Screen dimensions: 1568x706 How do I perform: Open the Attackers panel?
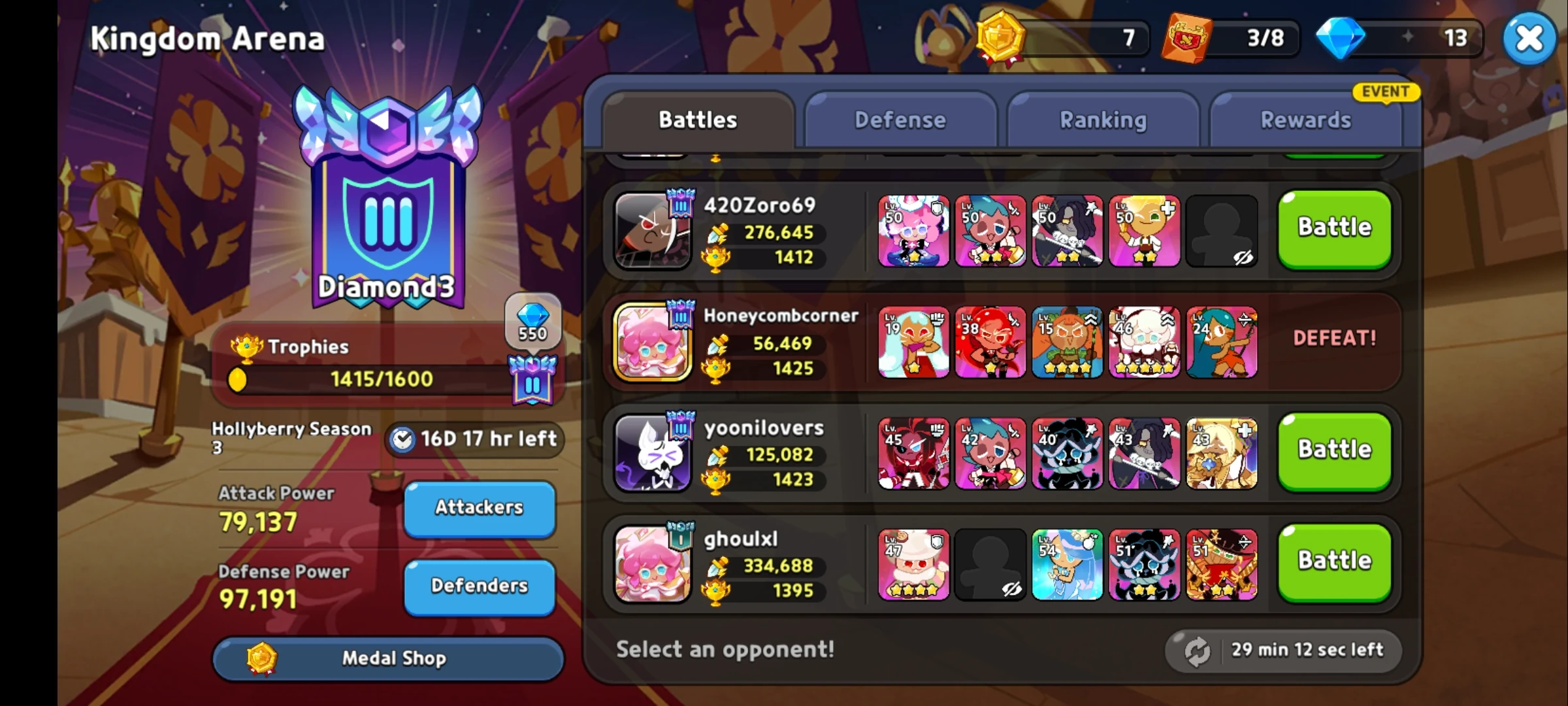tap(479, 509)
